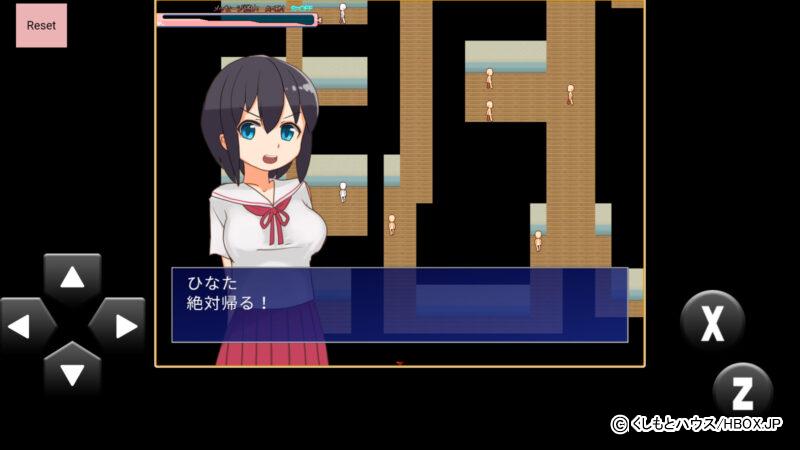Tap the up arrow on the d-pad

(72, 279)
